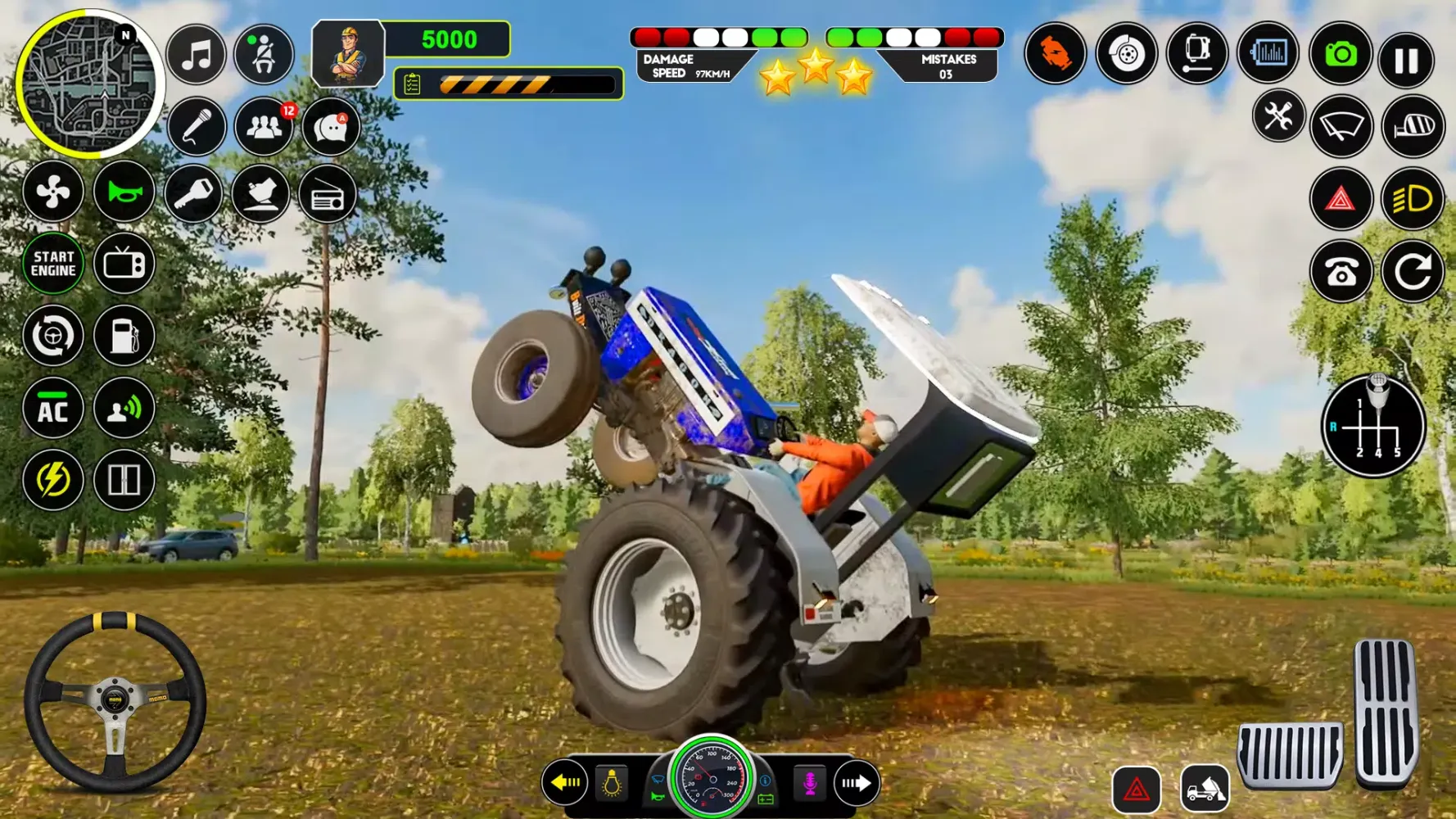The height and width of the screenshot is (819, 1456).
Task: Tap the telephone call button
Action: 1341,273
